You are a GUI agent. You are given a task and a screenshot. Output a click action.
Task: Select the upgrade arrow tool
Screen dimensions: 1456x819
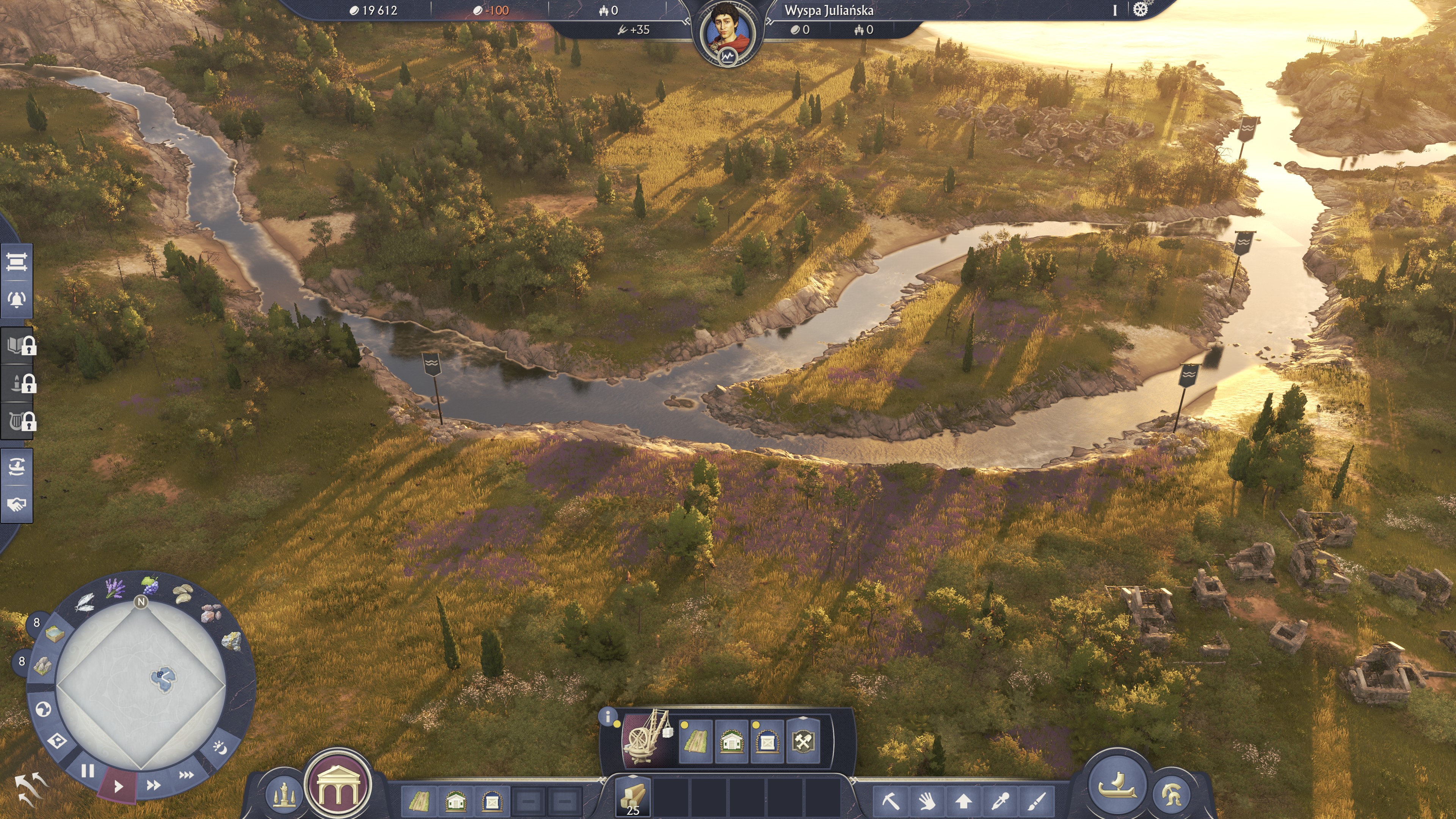tap(963, 800)
